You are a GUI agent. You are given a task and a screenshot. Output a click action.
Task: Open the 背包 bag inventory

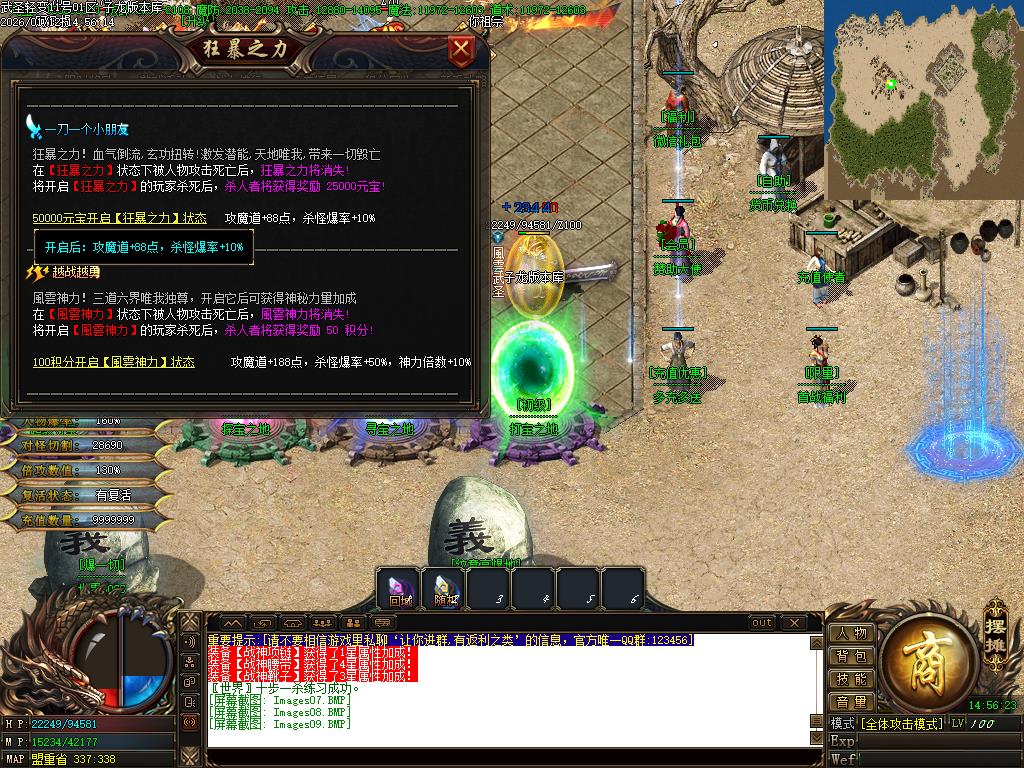[851, 656]
